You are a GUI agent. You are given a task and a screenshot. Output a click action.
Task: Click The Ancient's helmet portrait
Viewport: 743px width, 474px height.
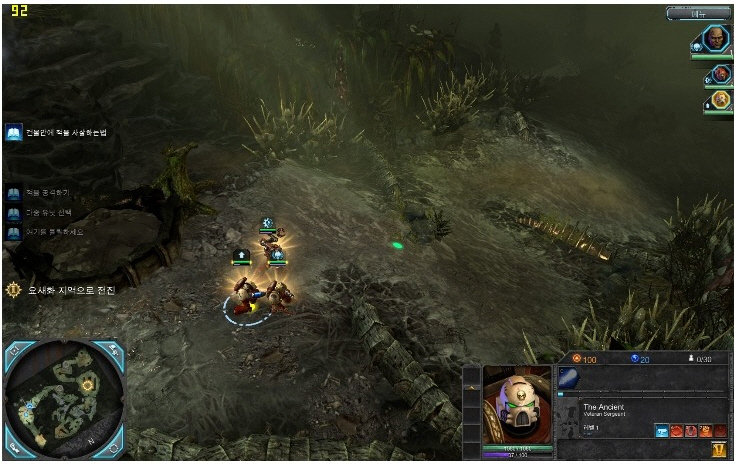[x=517, y=403]
